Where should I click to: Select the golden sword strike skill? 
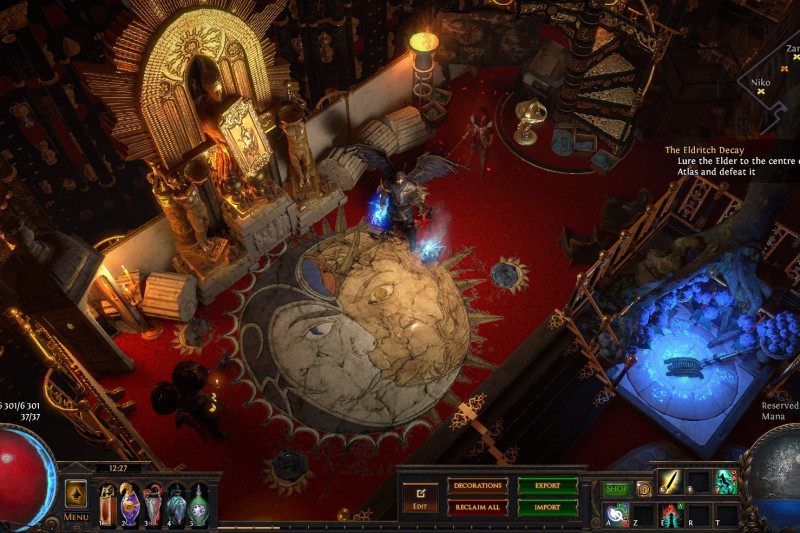pyautogui.click(x=669, y=482)
